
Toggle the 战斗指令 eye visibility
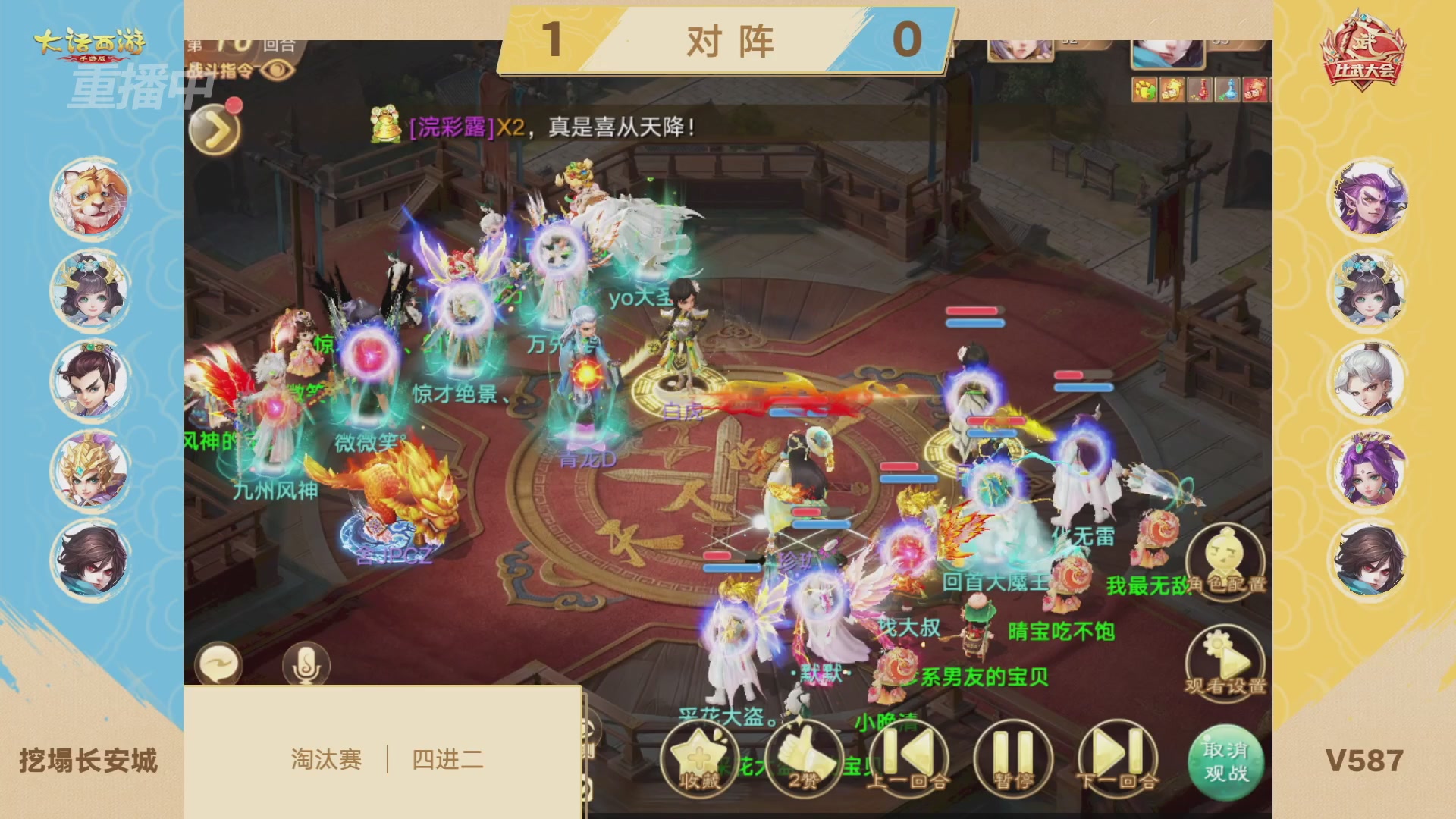(x=278, y=69)
